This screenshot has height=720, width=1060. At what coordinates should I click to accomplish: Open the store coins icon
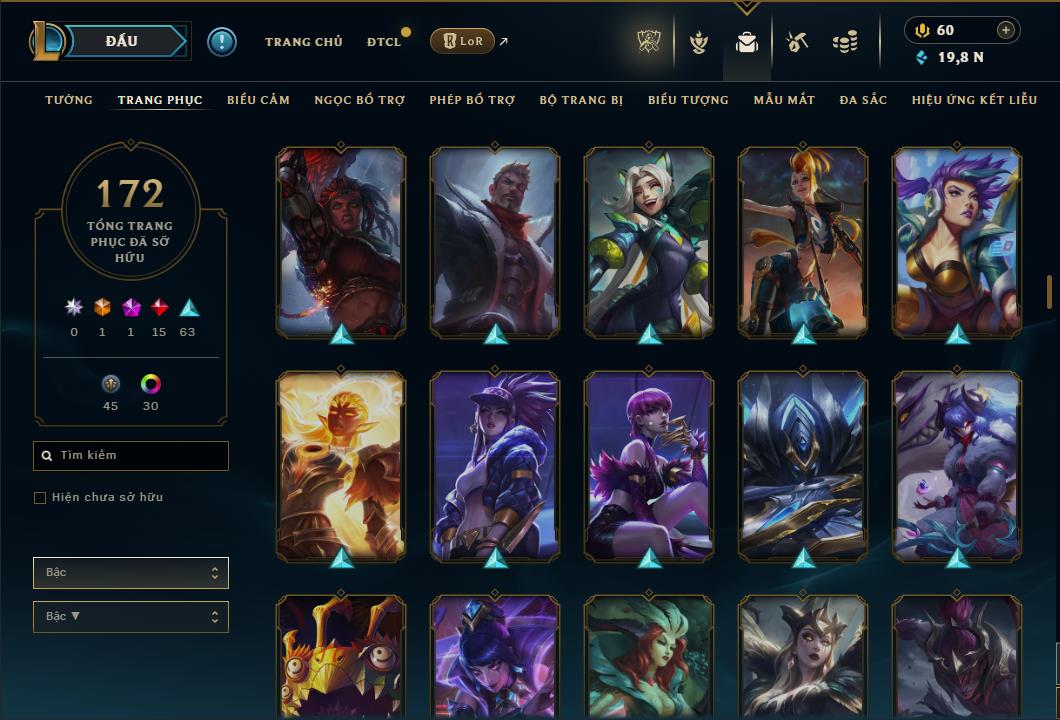point(845,42)
